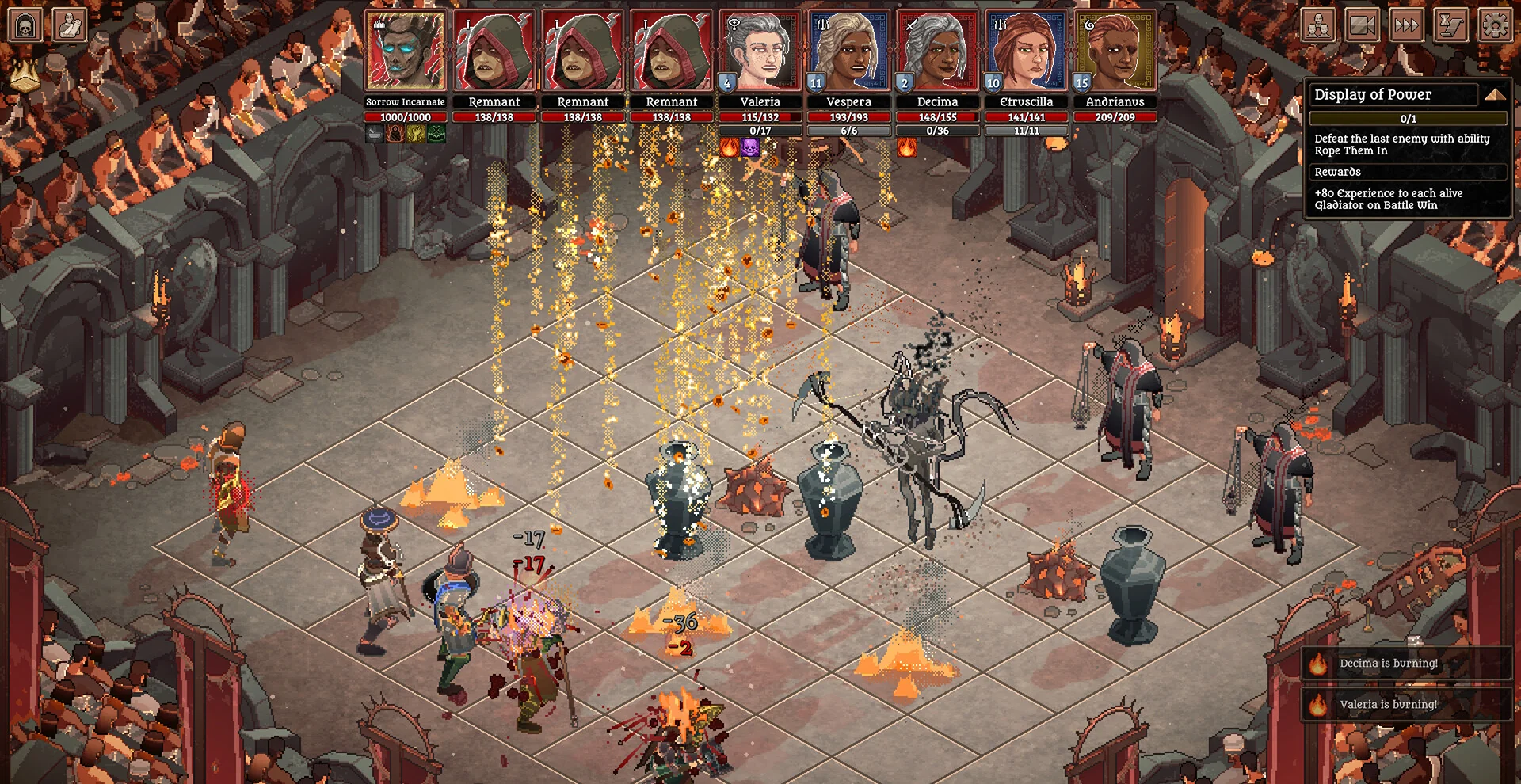Pick Decima's portrait in turn order
This screenshot has height=784, width=1521.
pos(937,51)
